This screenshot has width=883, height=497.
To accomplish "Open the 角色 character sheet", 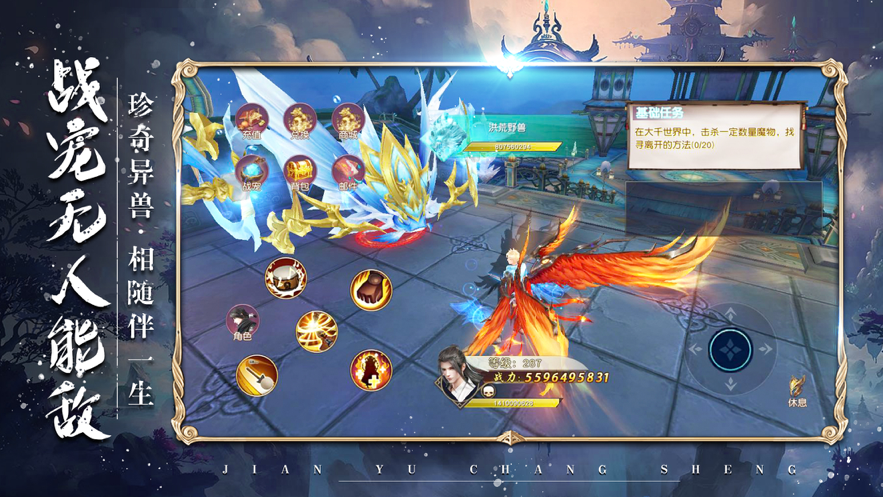I will tap(242, 322).
